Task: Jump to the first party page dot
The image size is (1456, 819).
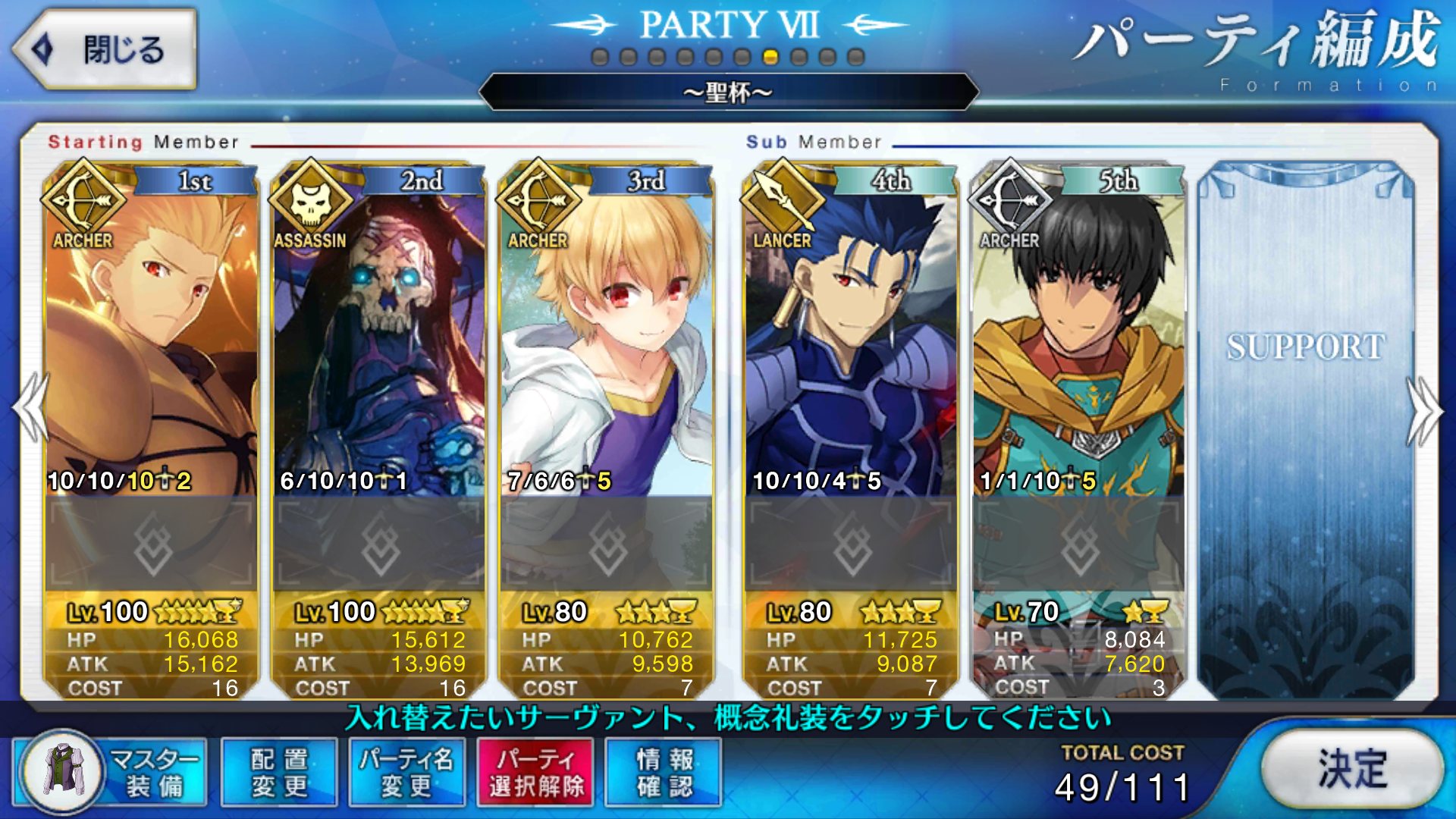Action: pyautogui.click(x=600, y=57)
